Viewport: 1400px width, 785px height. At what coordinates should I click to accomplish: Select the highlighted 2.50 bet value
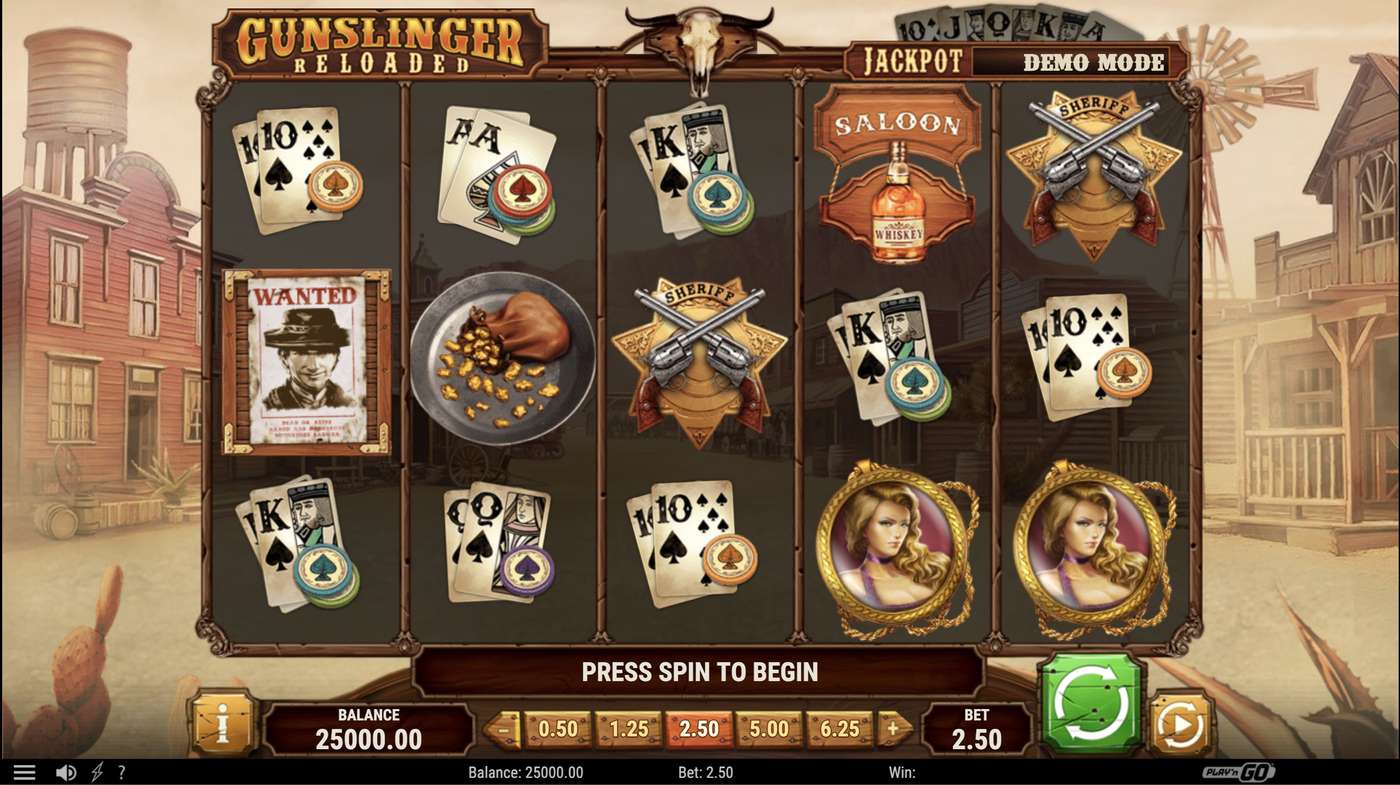[696, 730]
